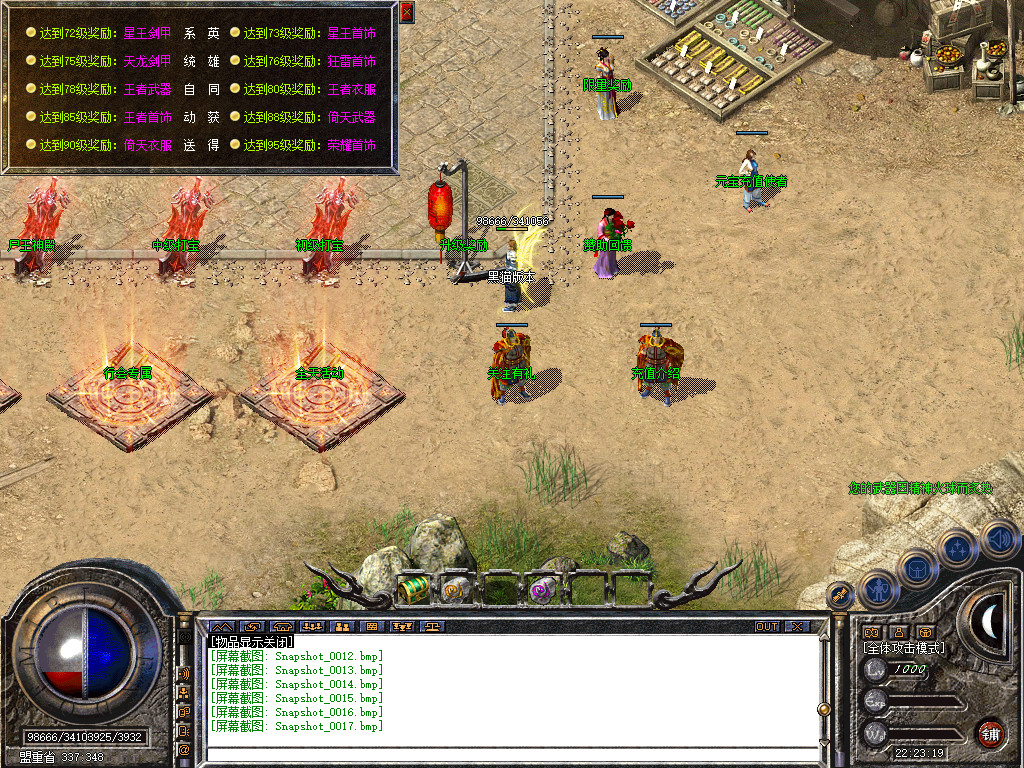Click the person icon above attack mode
1024x768 pixels.
coord(898,632)
